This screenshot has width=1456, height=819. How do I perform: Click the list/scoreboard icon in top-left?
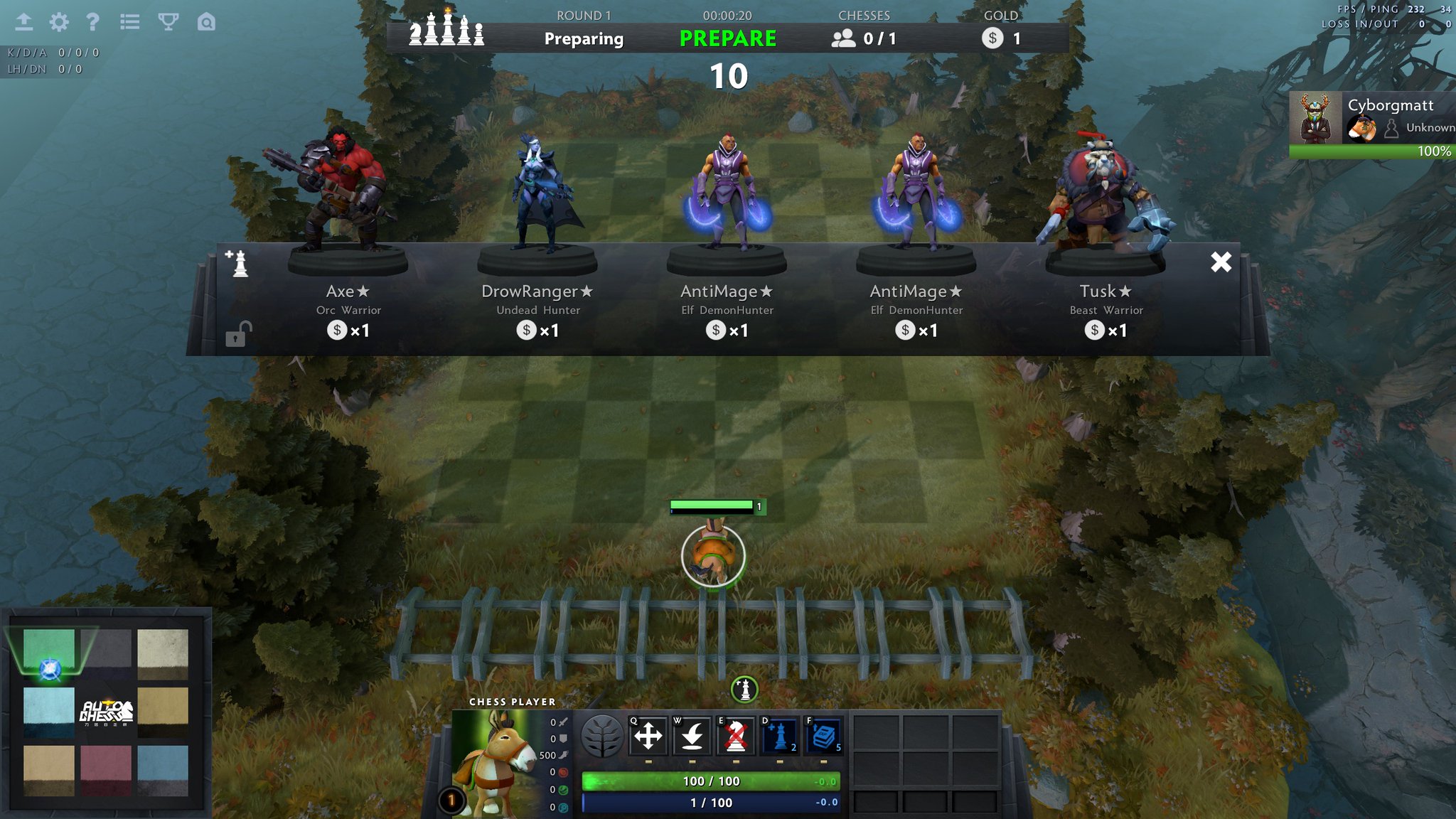[132, 22]
